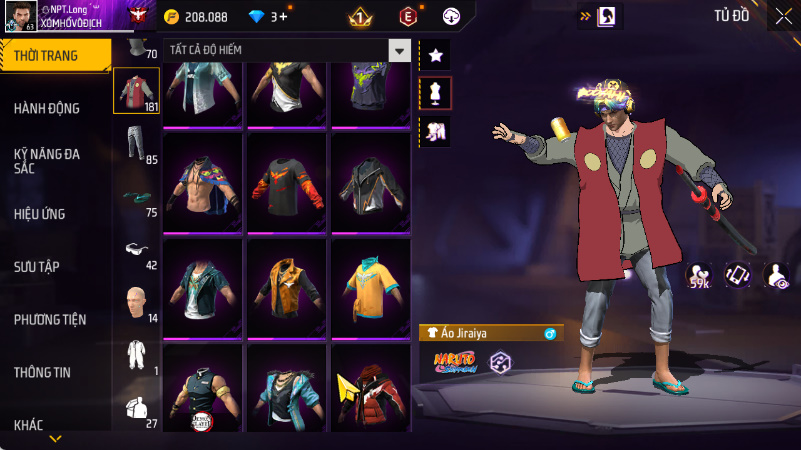Open the glasses category with 42 items
Viewport: 801px width, 450px height.
pyautogui.click(x=137, y=250)
